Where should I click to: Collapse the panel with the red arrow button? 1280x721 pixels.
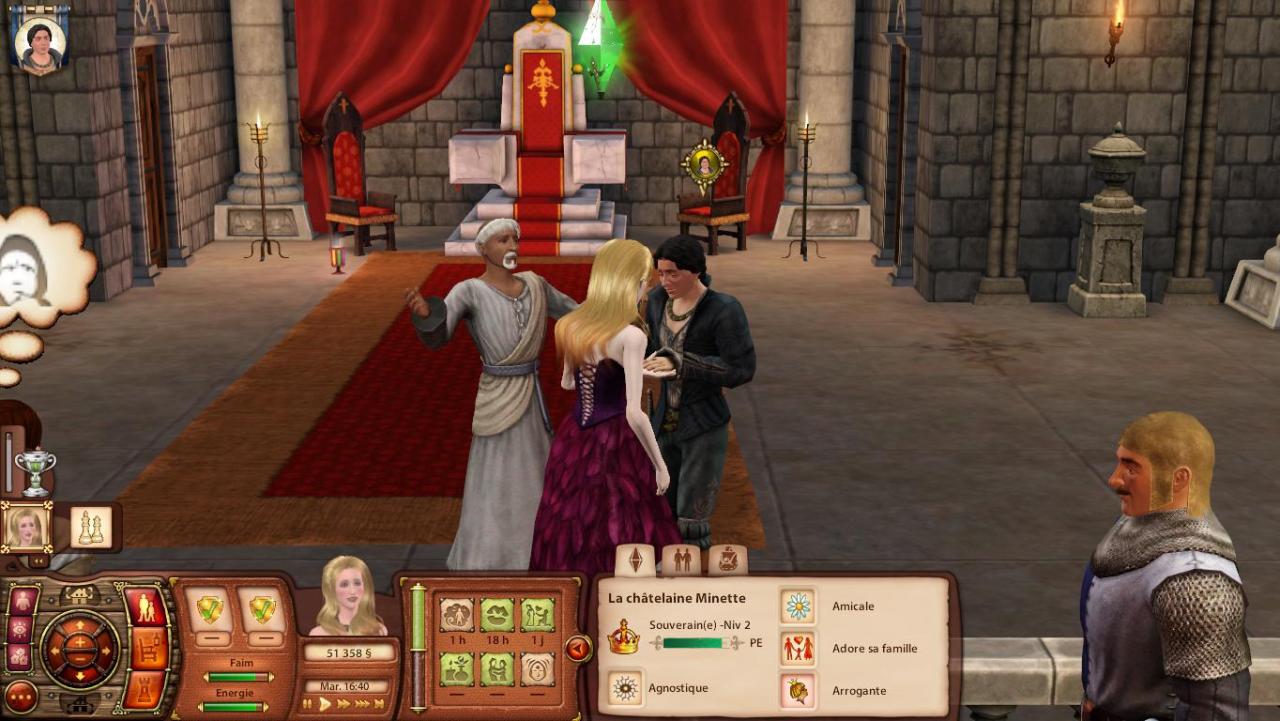point(578,649)
